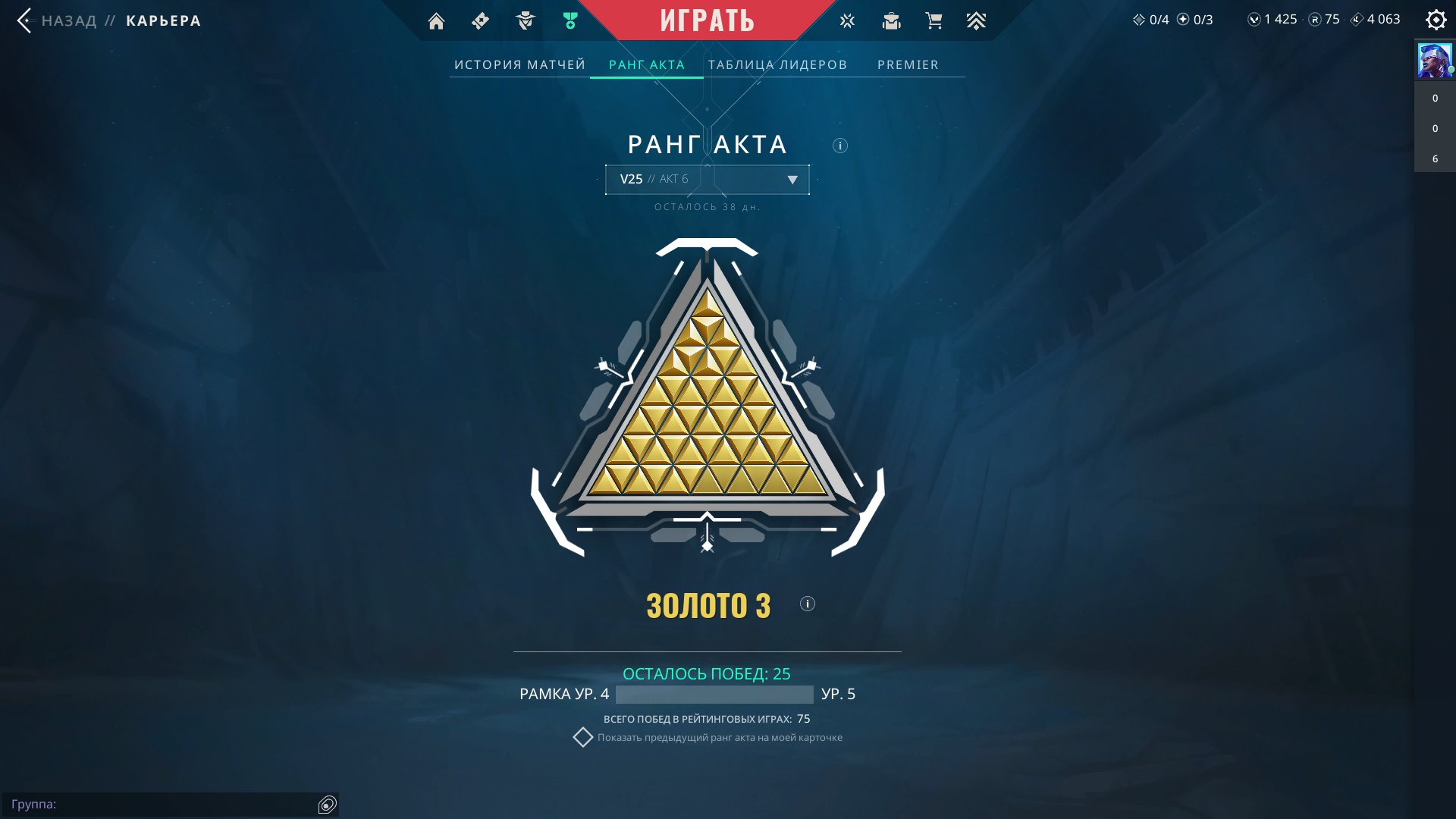
Task: Select the Agents icon in top navigation
Action: pyautogui.click(x=524, y=20)
